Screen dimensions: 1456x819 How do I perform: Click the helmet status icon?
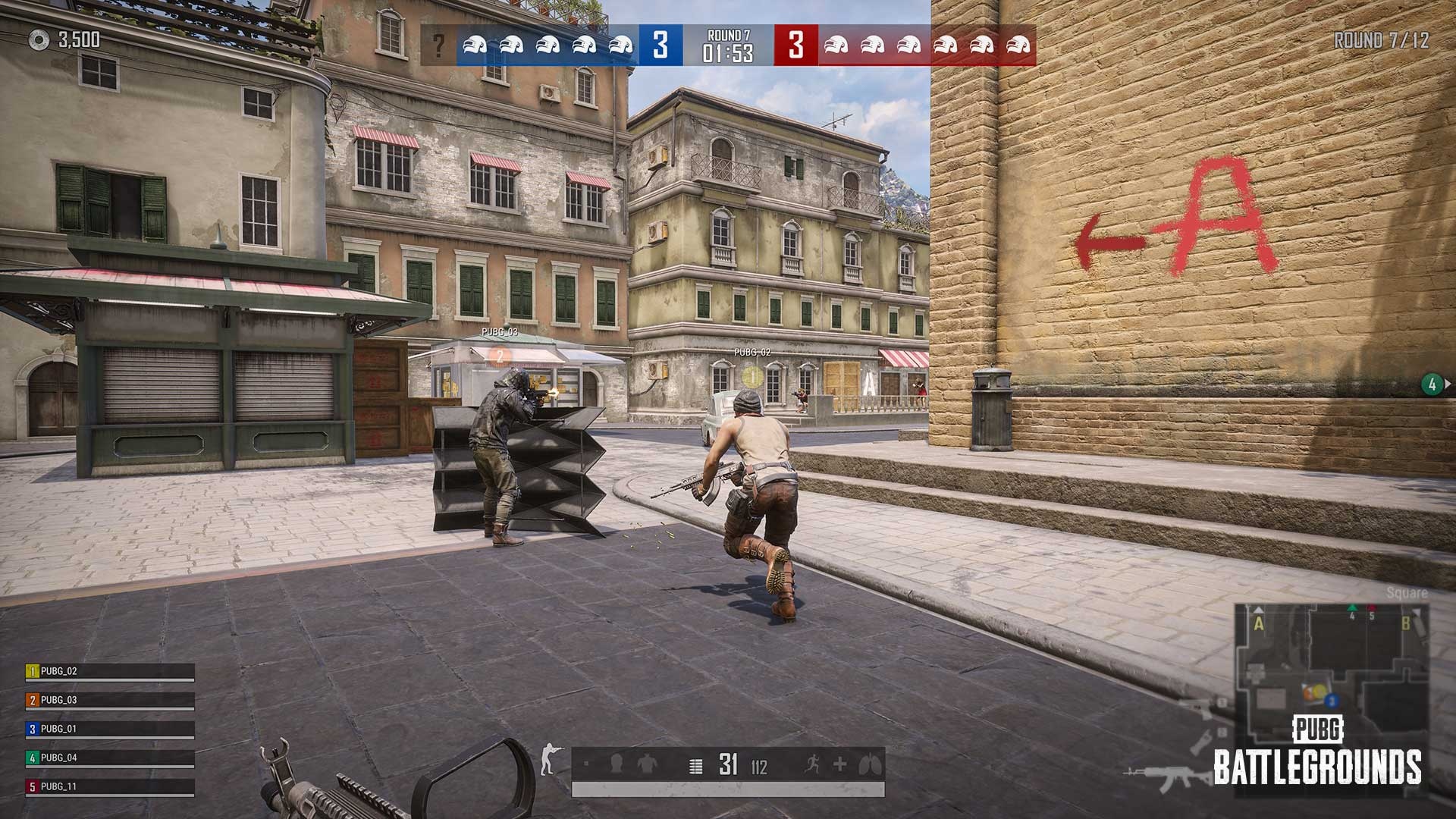pos(616,764)
